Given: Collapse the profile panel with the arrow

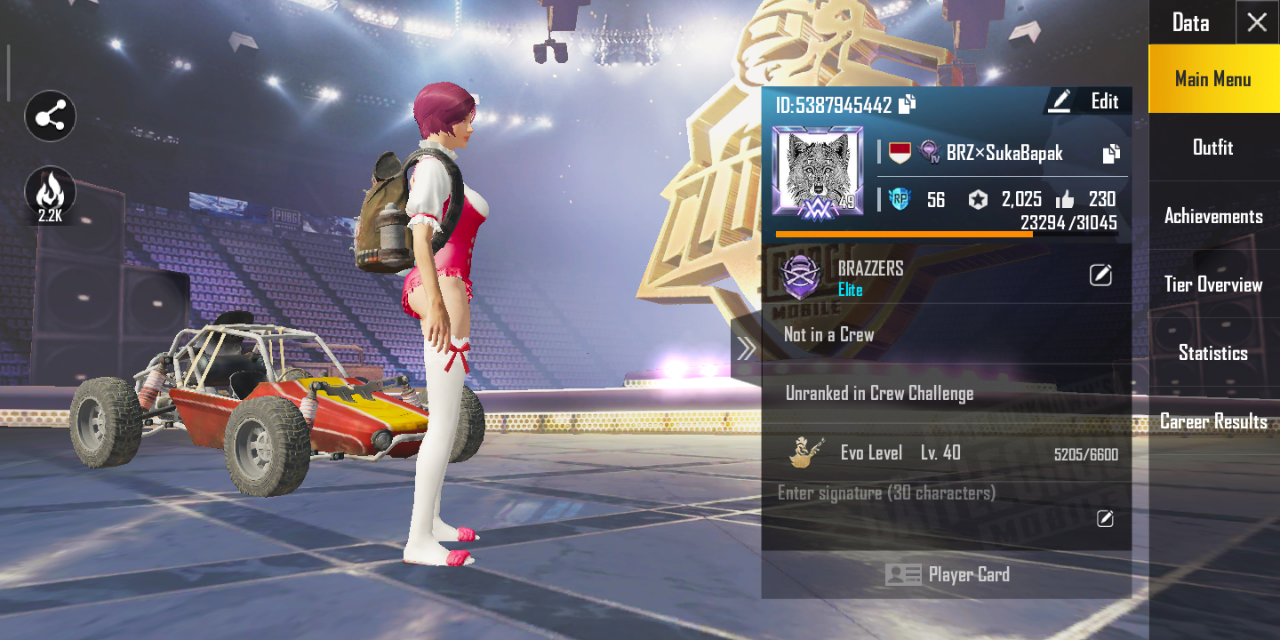Looking at the screenshot, I should (746, 348).
